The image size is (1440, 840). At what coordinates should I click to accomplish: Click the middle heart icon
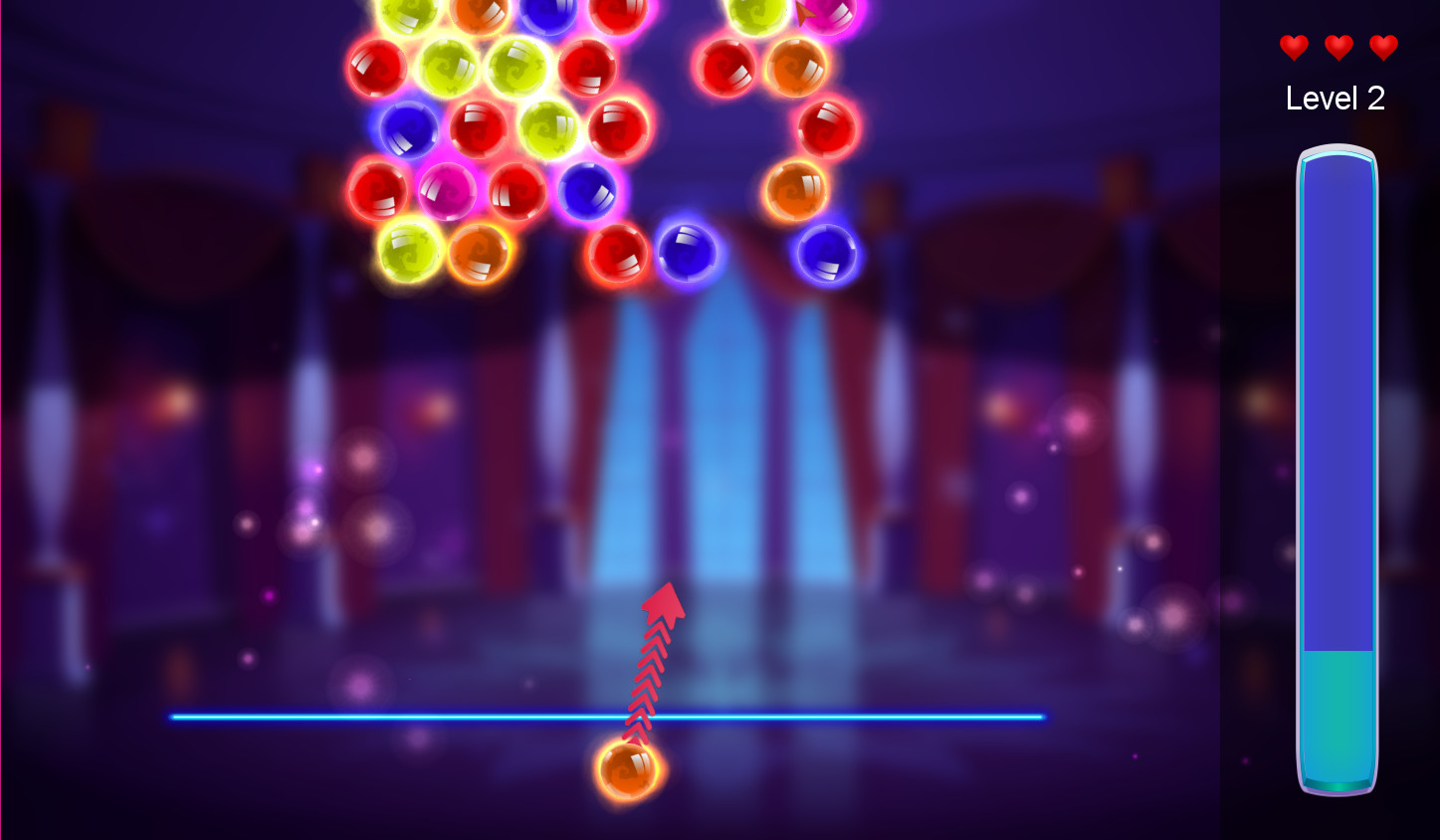(x=1337, y=47)
